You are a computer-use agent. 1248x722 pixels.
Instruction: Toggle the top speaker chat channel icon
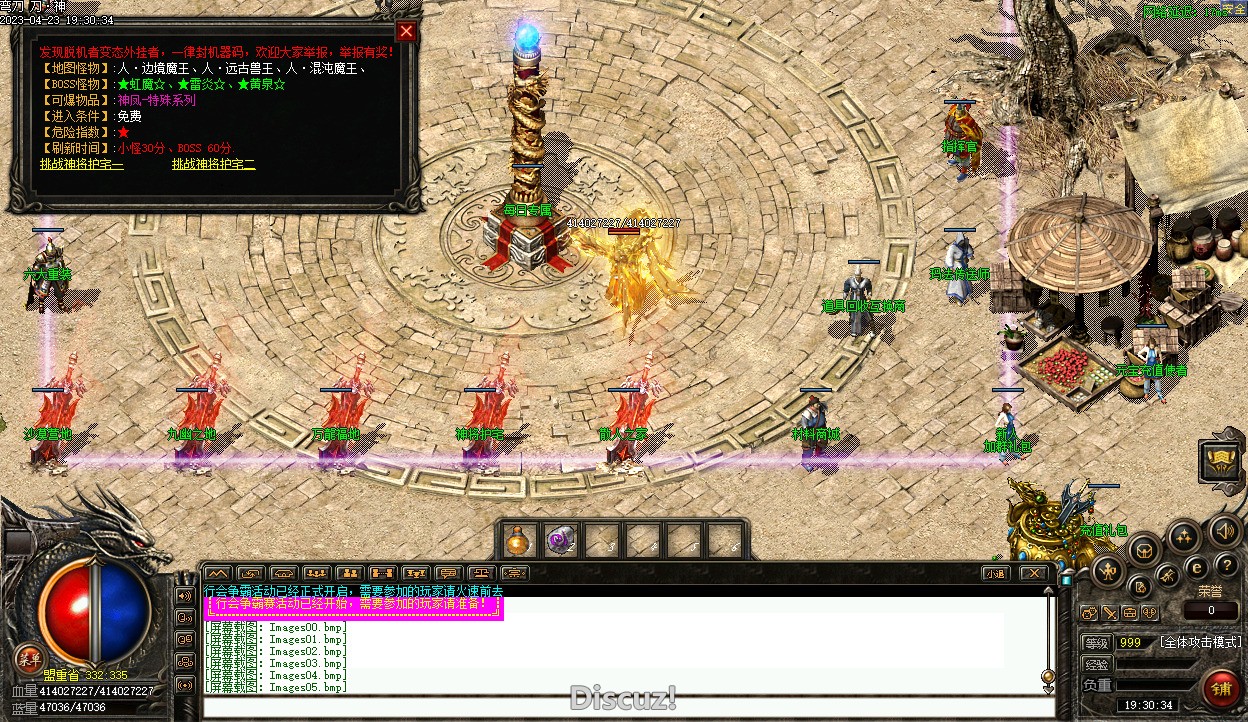click(x=185, y=595)
